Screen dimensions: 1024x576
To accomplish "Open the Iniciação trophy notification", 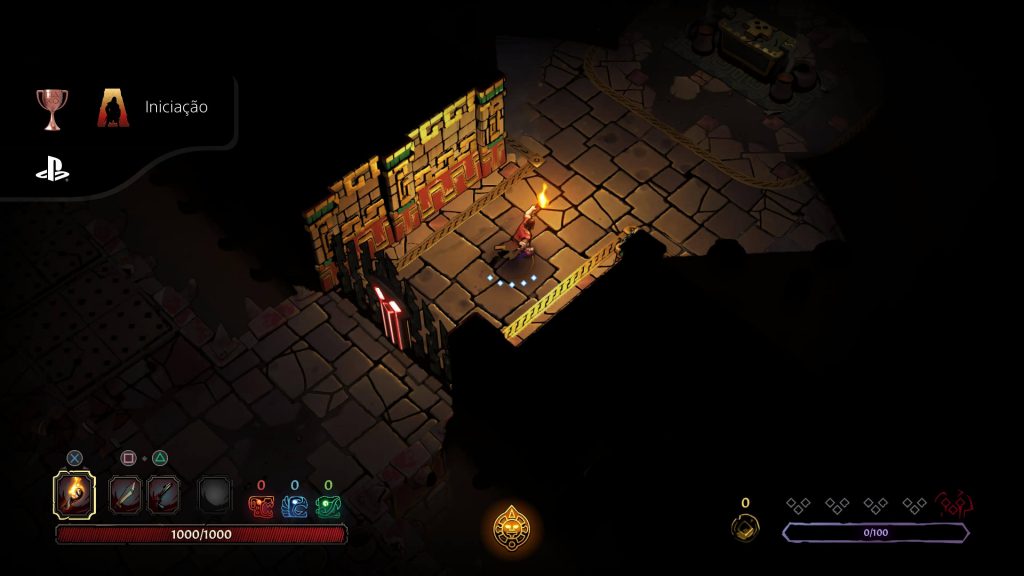I will pyautogui.click(x=176, y=107).
